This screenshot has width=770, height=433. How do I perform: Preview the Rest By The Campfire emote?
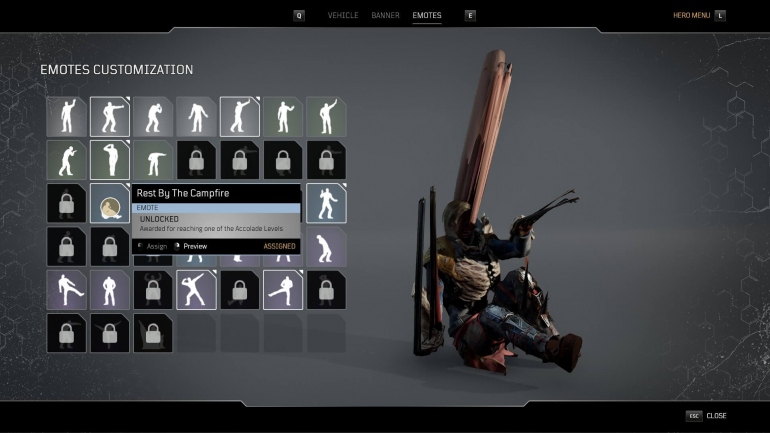coord(195,246)
